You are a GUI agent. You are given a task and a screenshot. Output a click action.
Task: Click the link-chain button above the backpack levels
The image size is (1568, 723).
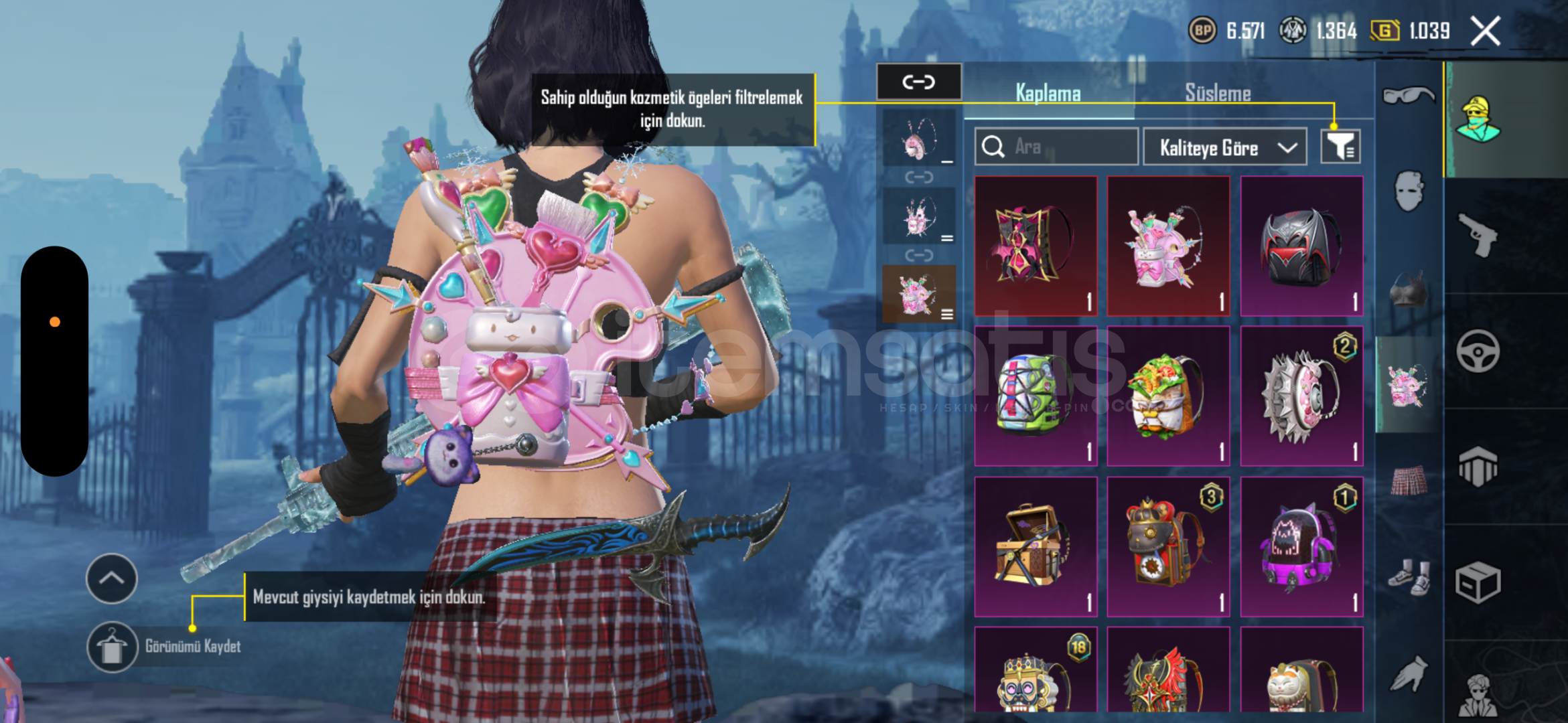click(918, 82)
